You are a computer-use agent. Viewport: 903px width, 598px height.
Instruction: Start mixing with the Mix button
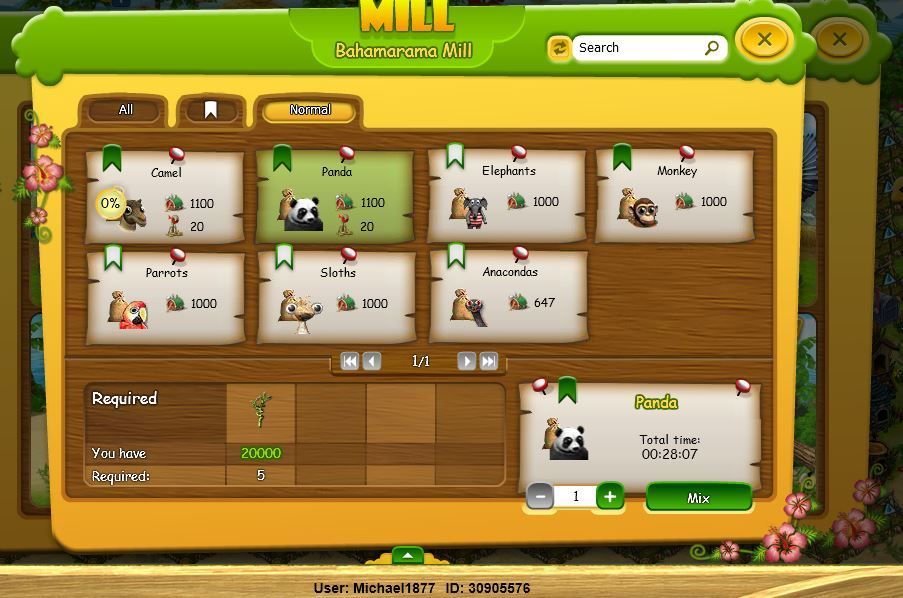point(698,498)
